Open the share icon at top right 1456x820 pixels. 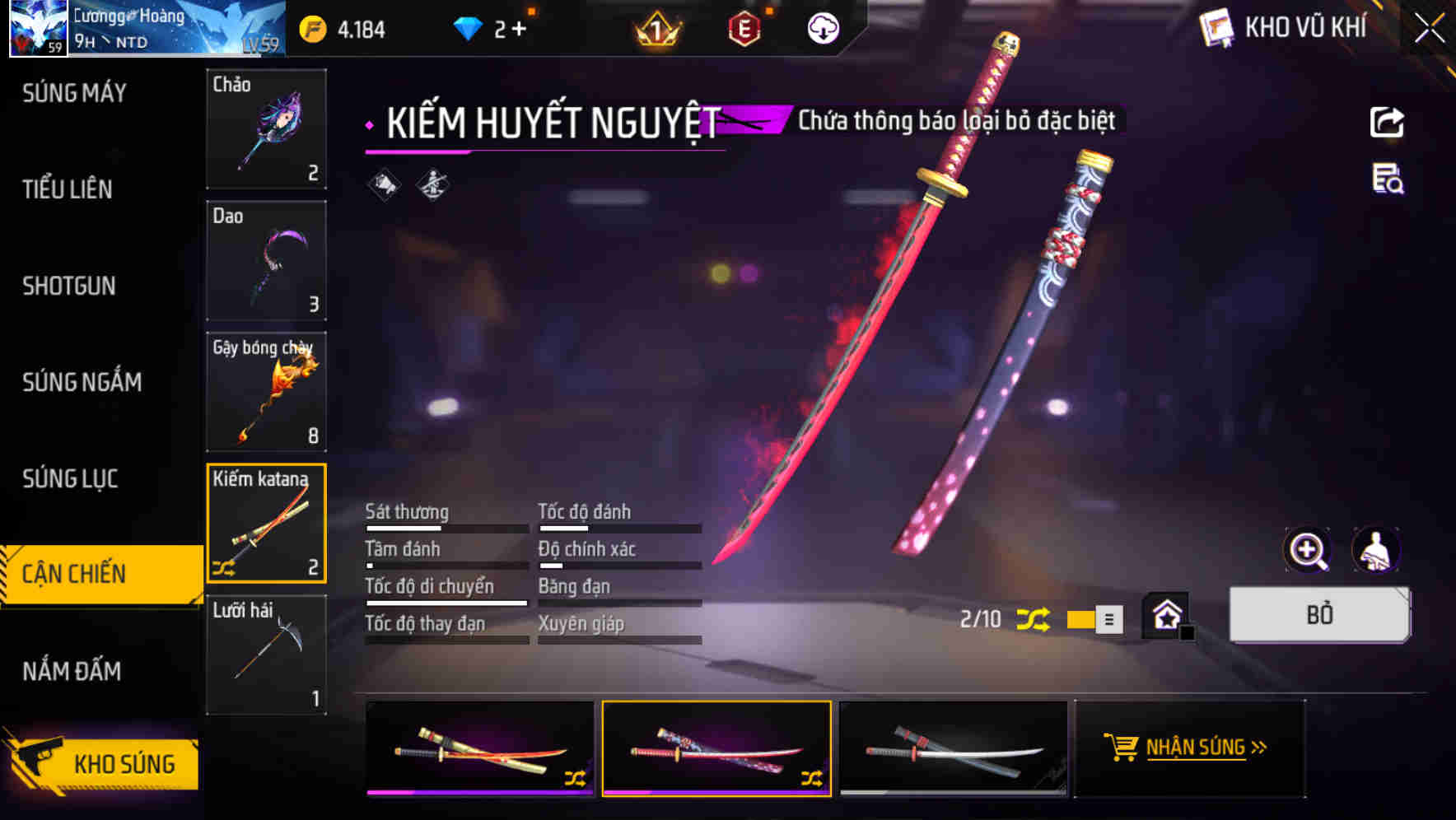coord(1388,122)
